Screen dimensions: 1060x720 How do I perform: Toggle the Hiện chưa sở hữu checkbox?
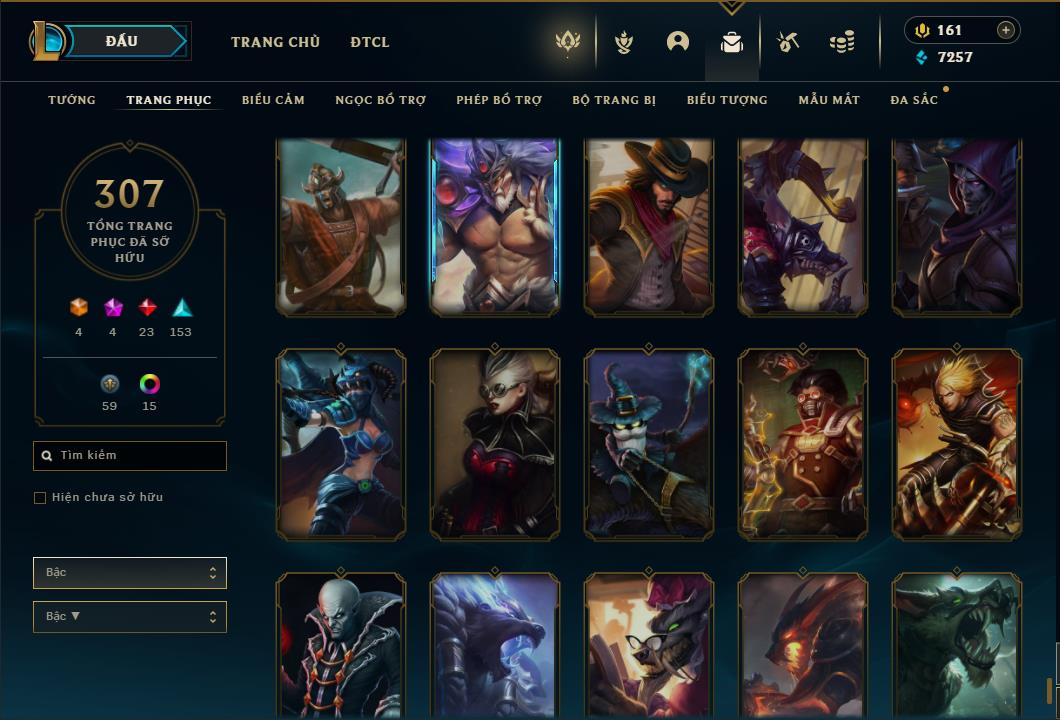pos(40,498)
